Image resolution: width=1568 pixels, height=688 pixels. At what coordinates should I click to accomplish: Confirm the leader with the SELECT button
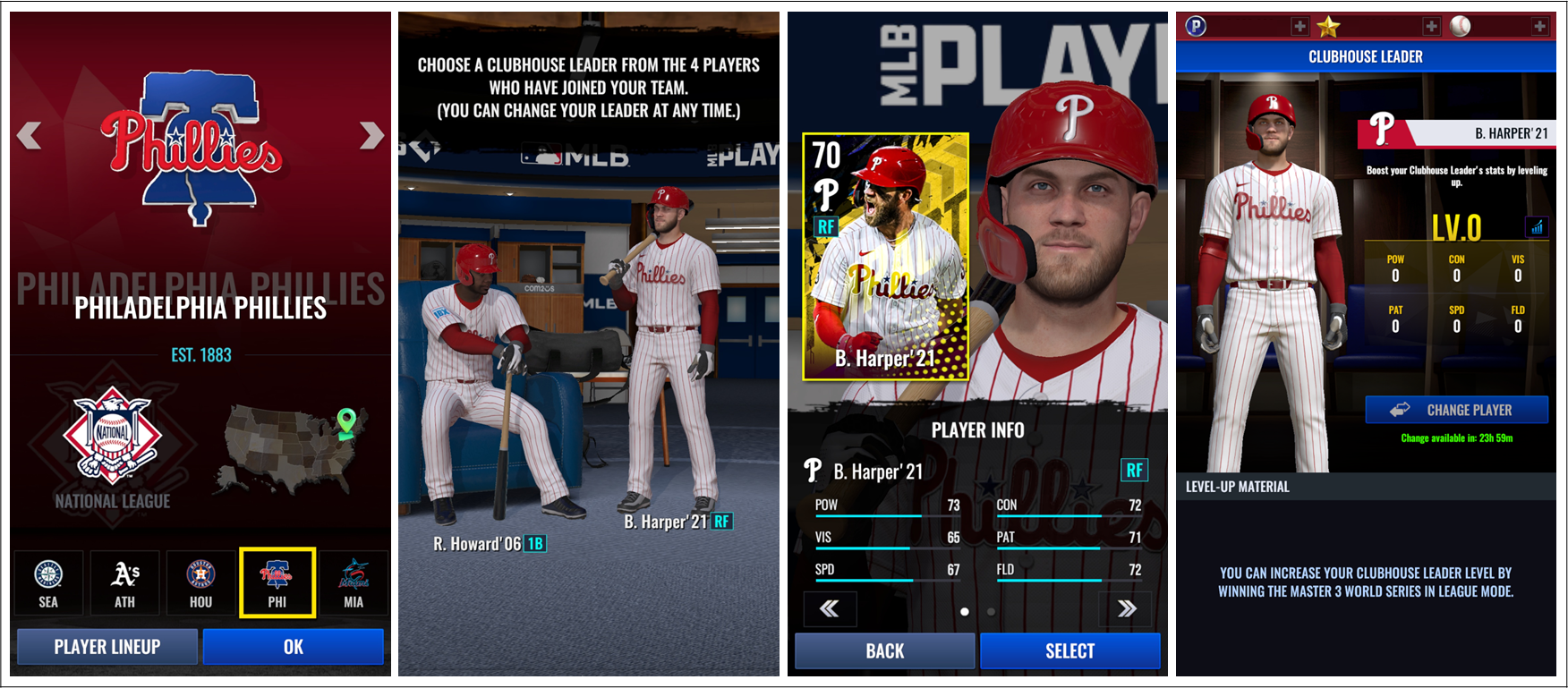pyautogui.click(x=1069, y=651)
